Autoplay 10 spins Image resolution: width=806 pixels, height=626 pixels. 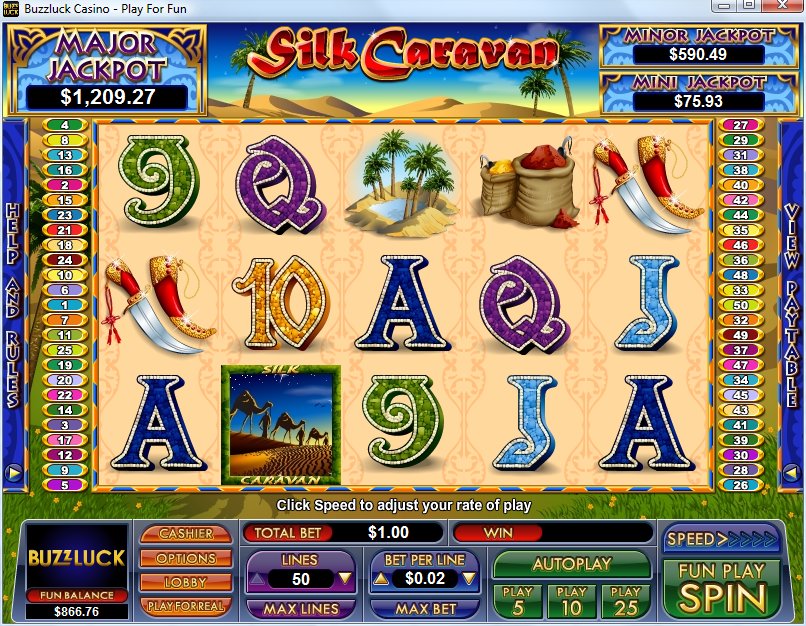tap(571, 600)
